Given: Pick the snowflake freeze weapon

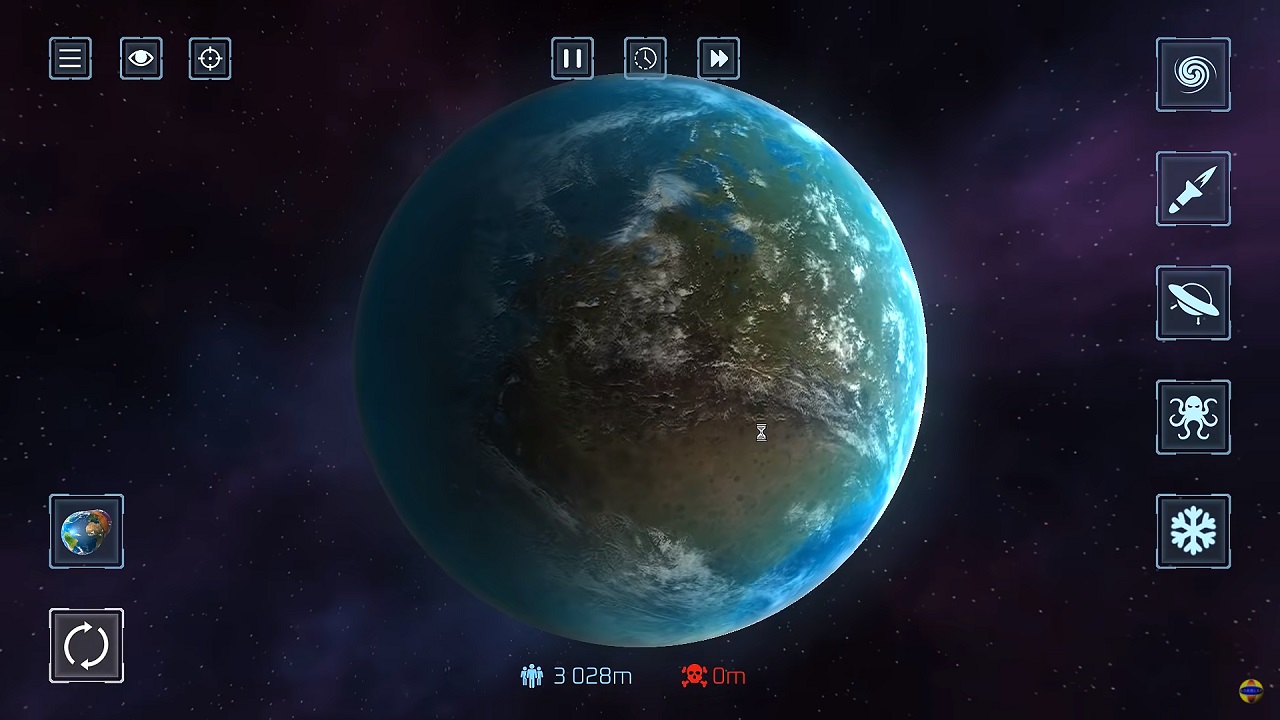Looking at the screenshot, I should pyautogui.click(x=1193, y=531).
